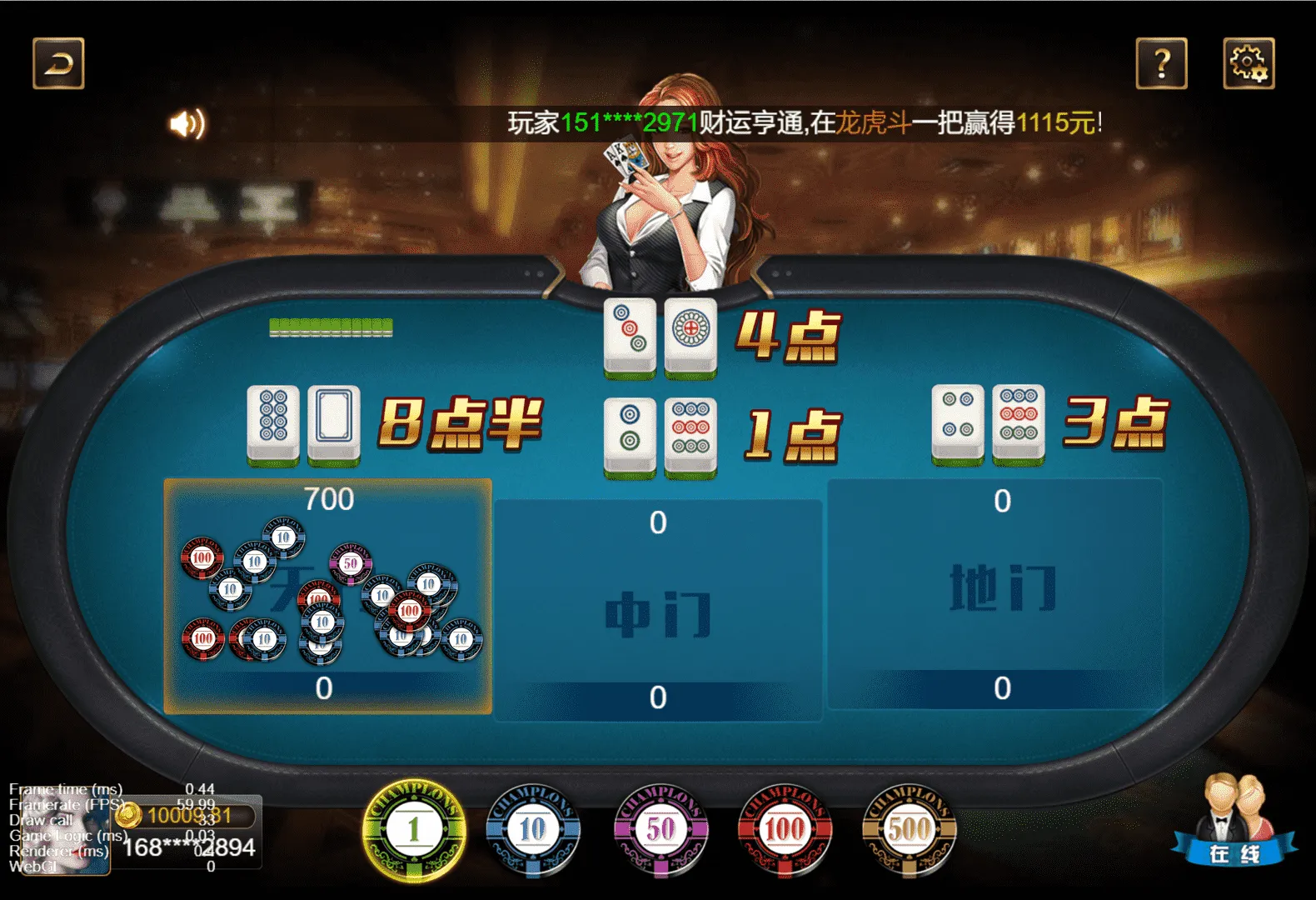Mute the game sound via the speaker icon

coord(188,123)
